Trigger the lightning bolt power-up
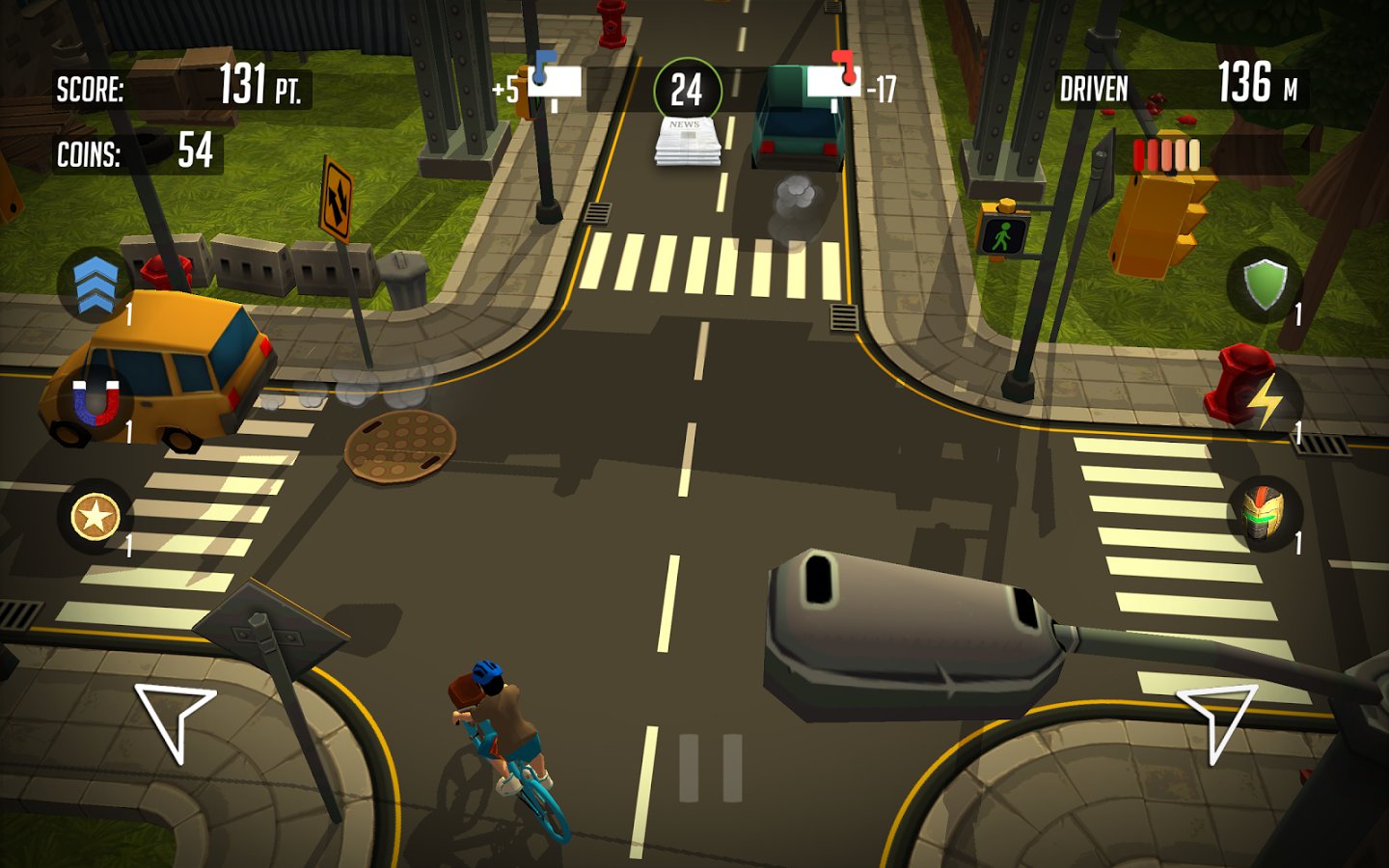The image size is (1389, 868). [1265, 401]
